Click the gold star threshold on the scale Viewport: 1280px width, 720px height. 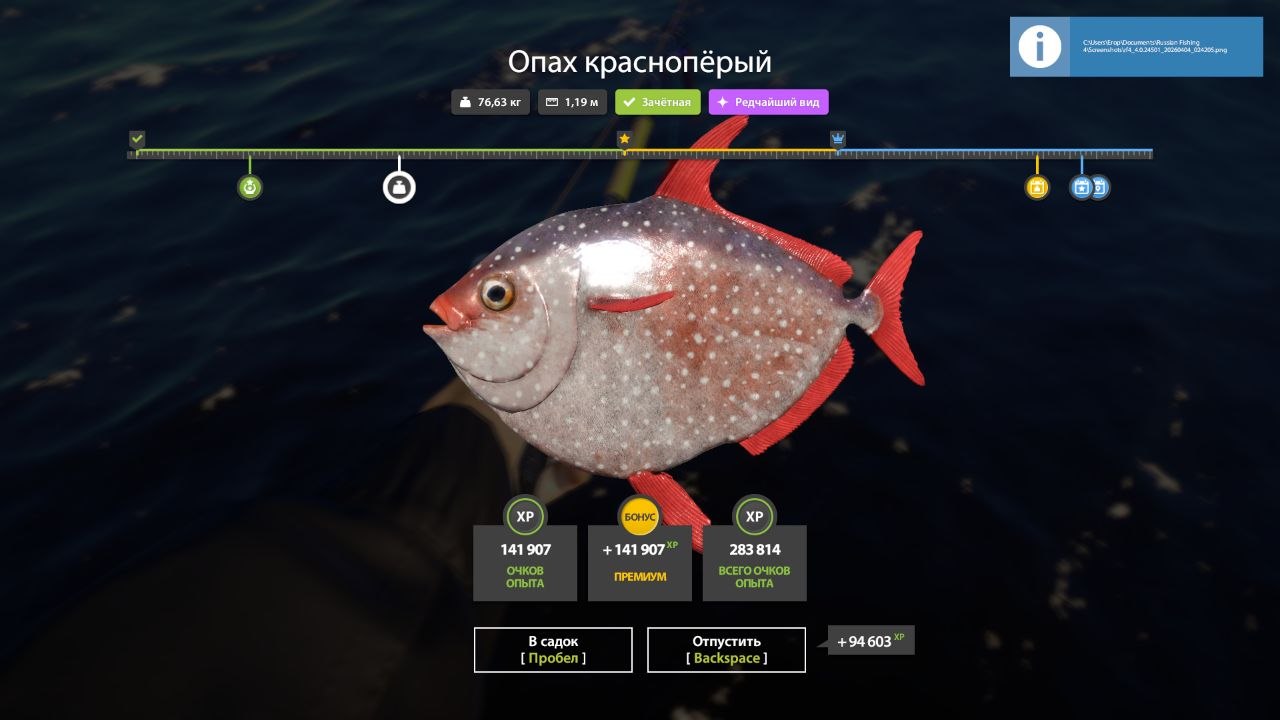(x=624, y=139)
